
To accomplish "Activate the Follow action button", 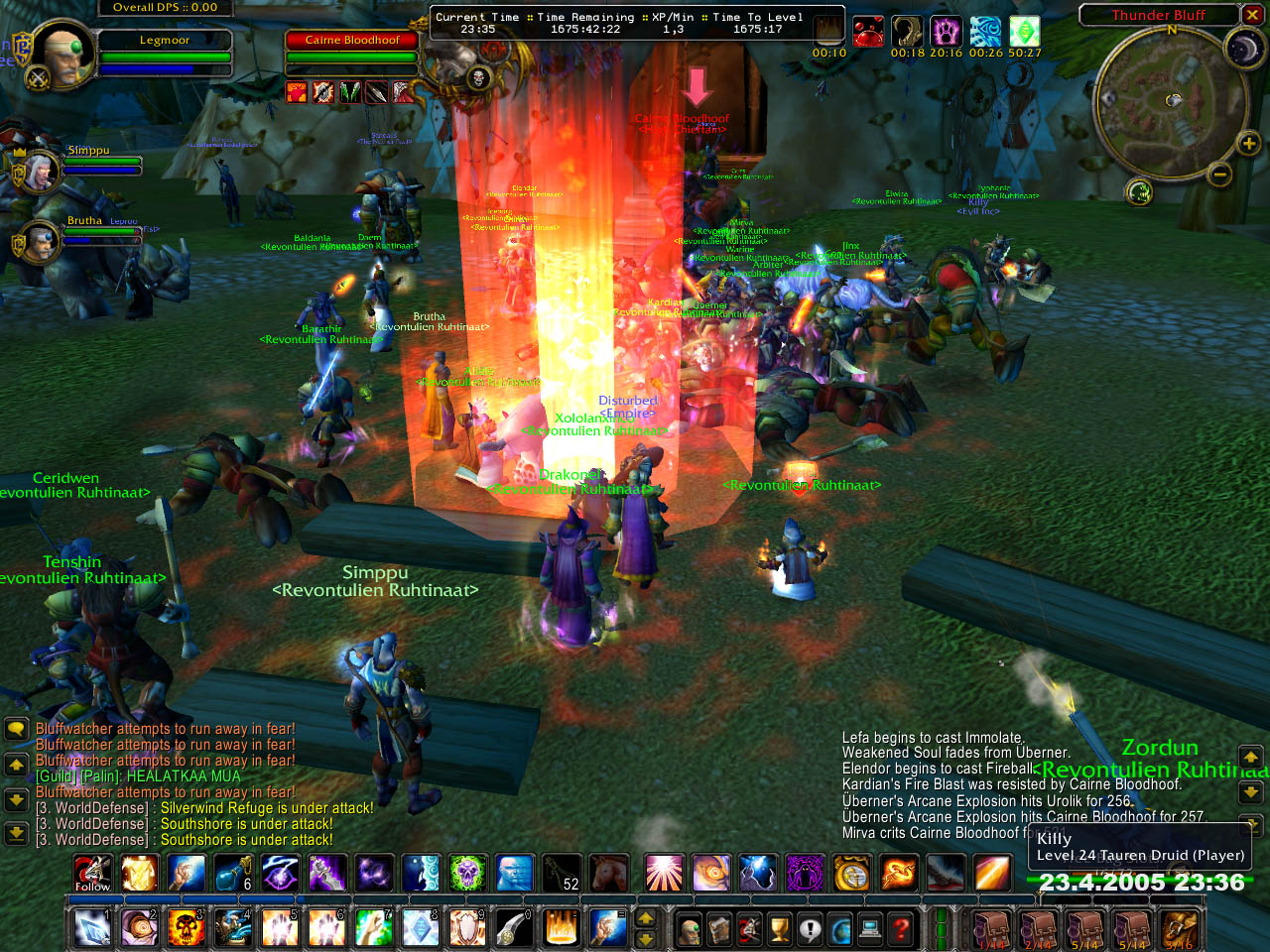I will tap(92, 873).
